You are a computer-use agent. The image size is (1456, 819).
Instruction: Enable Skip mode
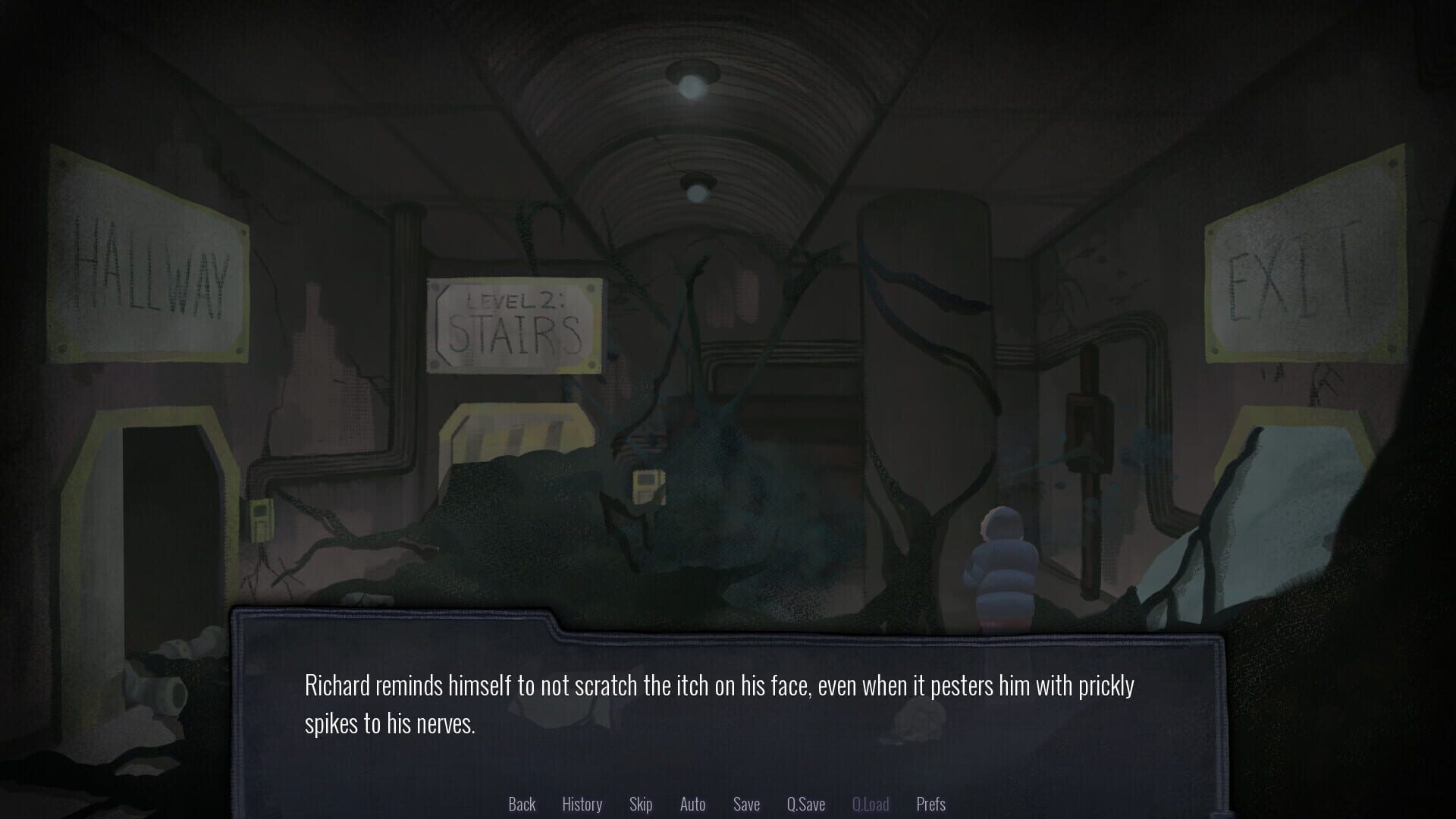click(641, 804)
